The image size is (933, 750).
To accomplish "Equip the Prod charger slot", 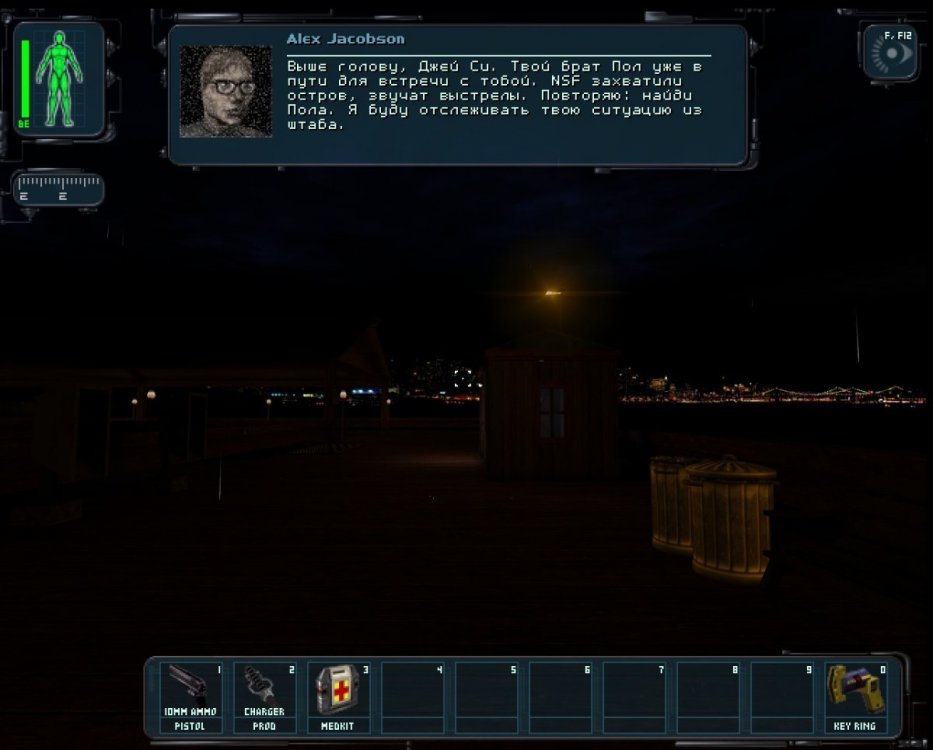I will 264,695.
